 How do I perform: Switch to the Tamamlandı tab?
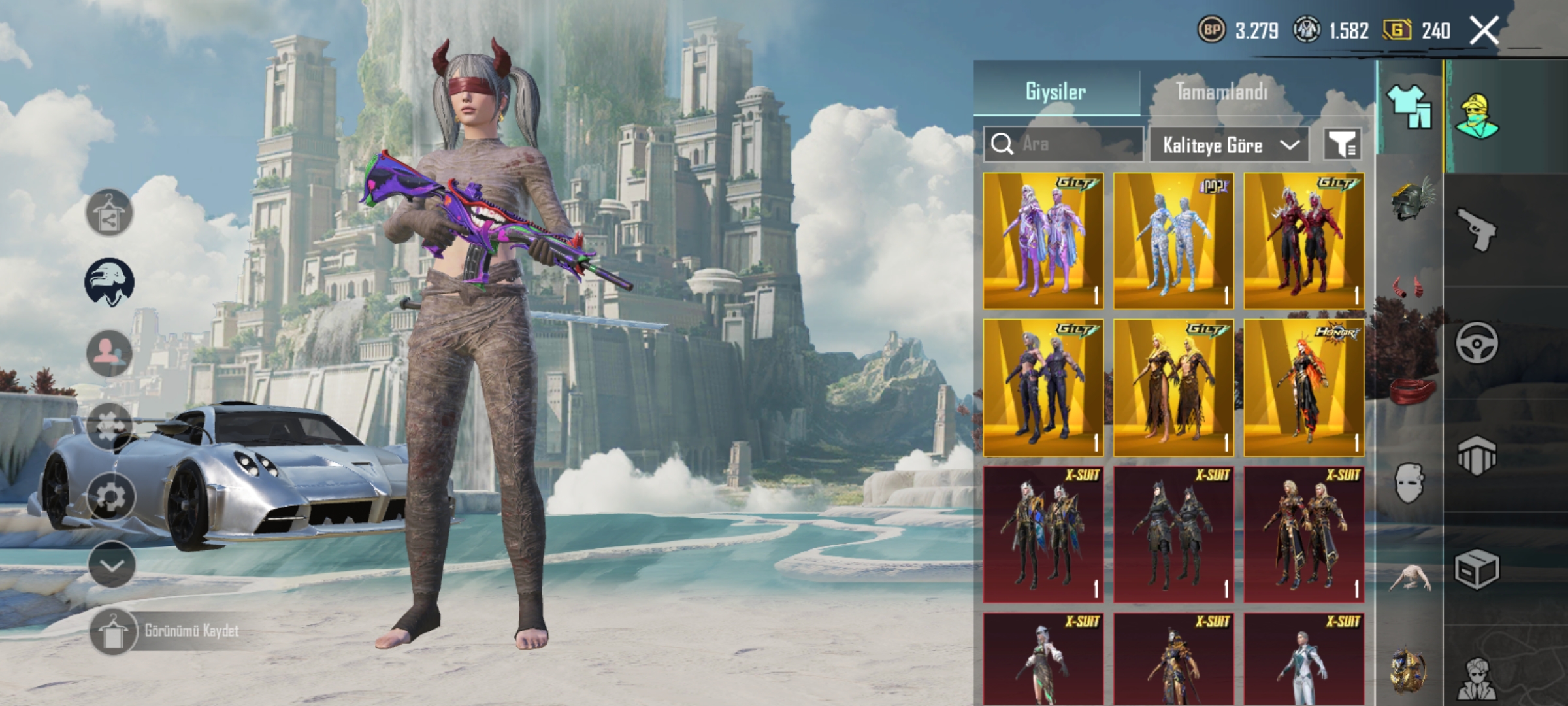1221,92
